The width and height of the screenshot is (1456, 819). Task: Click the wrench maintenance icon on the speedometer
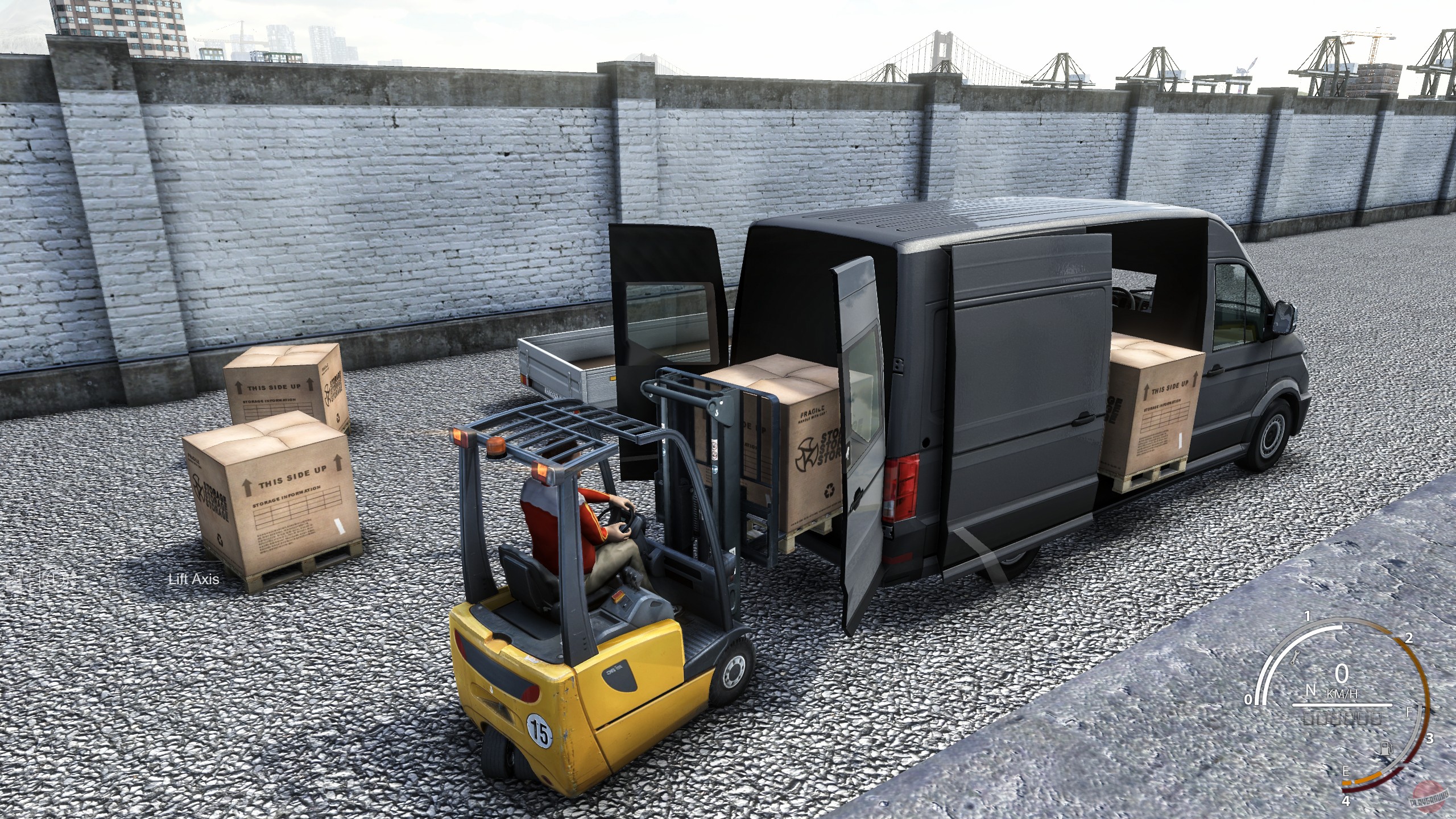(1295, 657)
